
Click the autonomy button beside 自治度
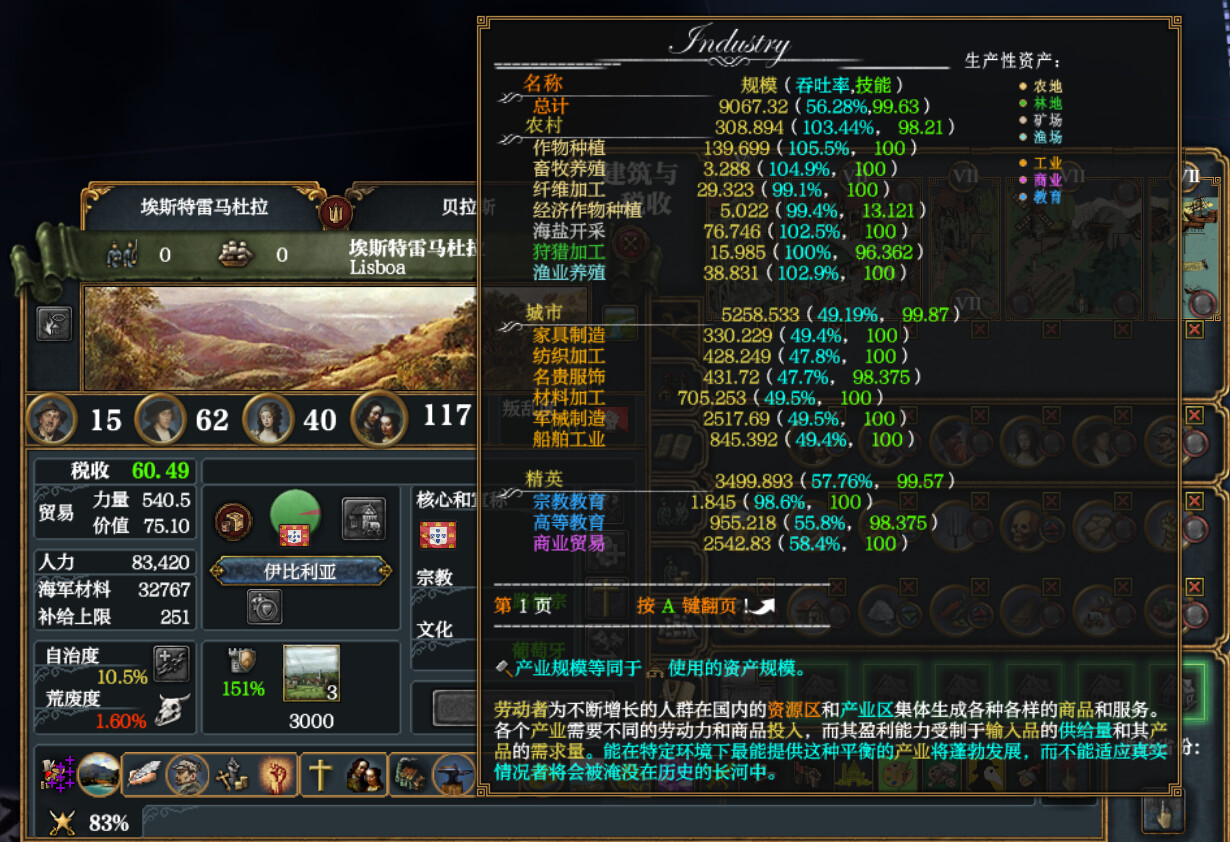click(170, 662)
